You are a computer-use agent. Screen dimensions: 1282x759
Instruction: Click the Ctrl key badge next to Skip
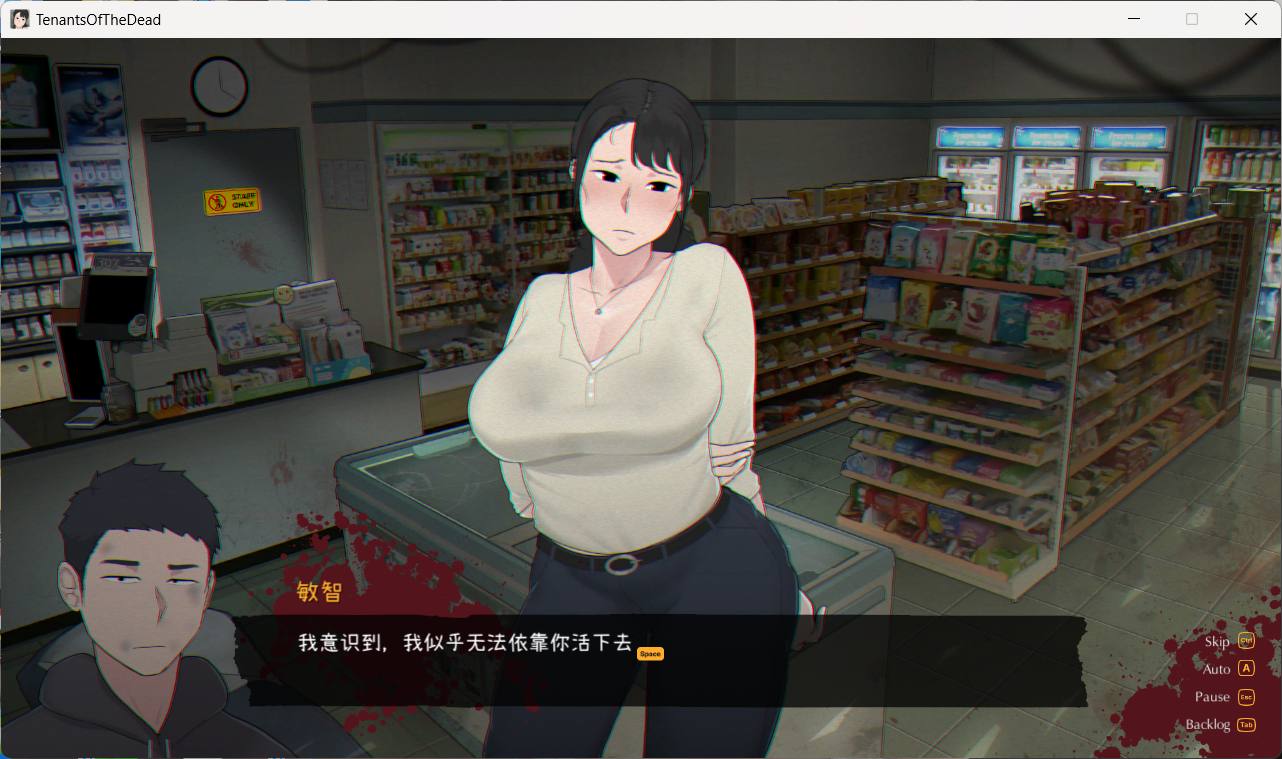1245,641
